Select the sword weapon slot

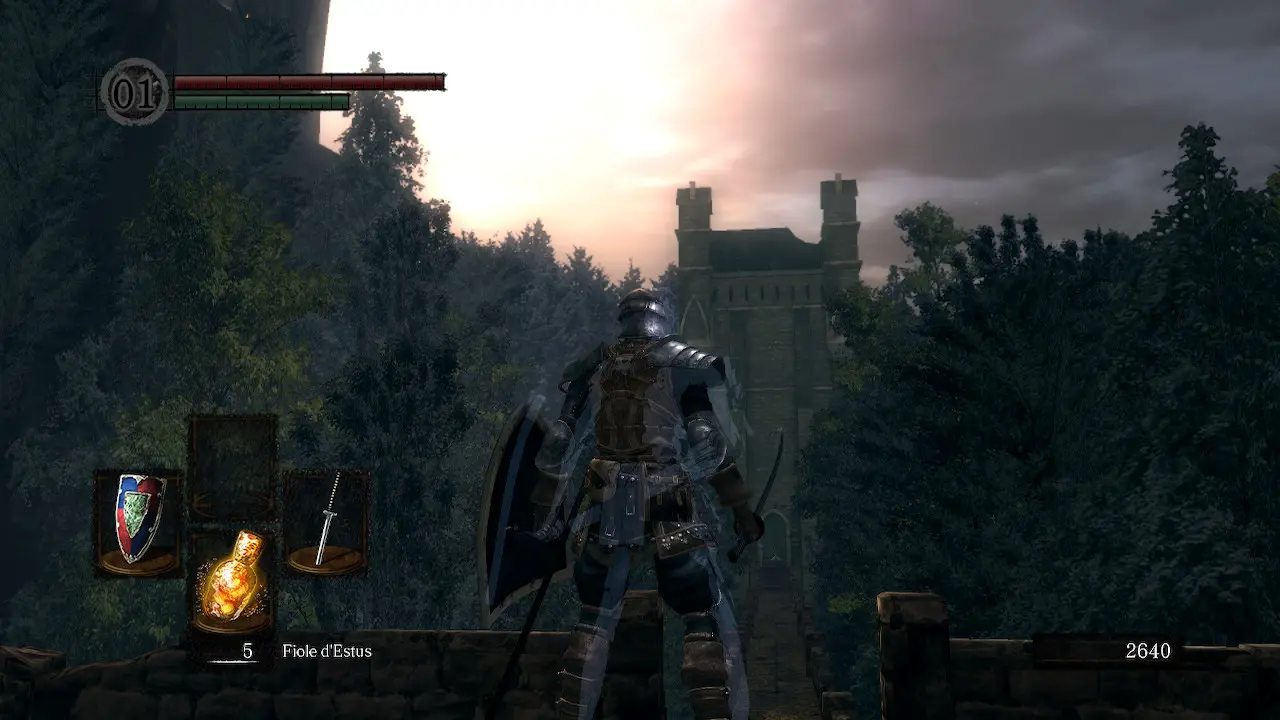[327, 522]
